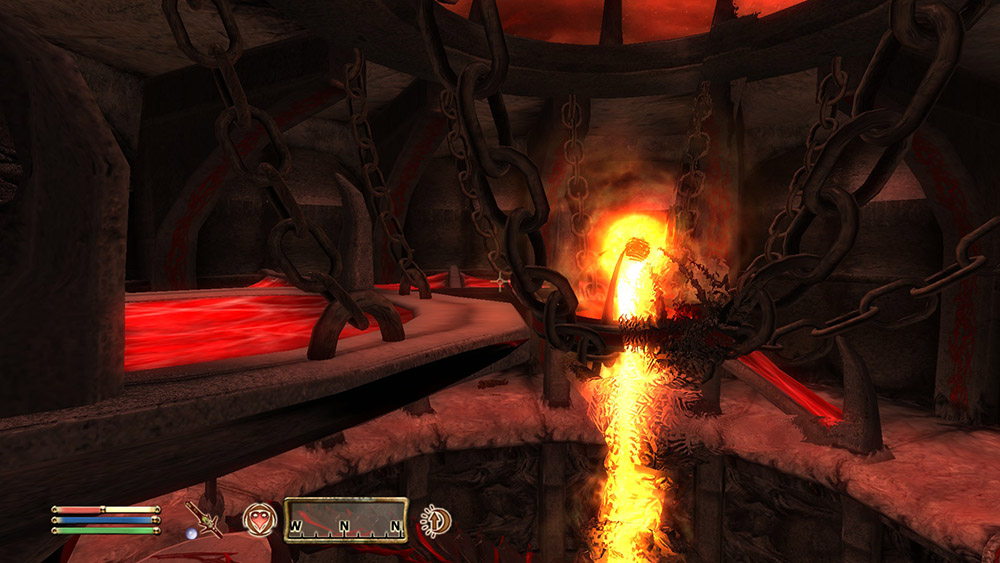Select the equipped weapon icon
The image size is (1000, 563).
[208, 520]
